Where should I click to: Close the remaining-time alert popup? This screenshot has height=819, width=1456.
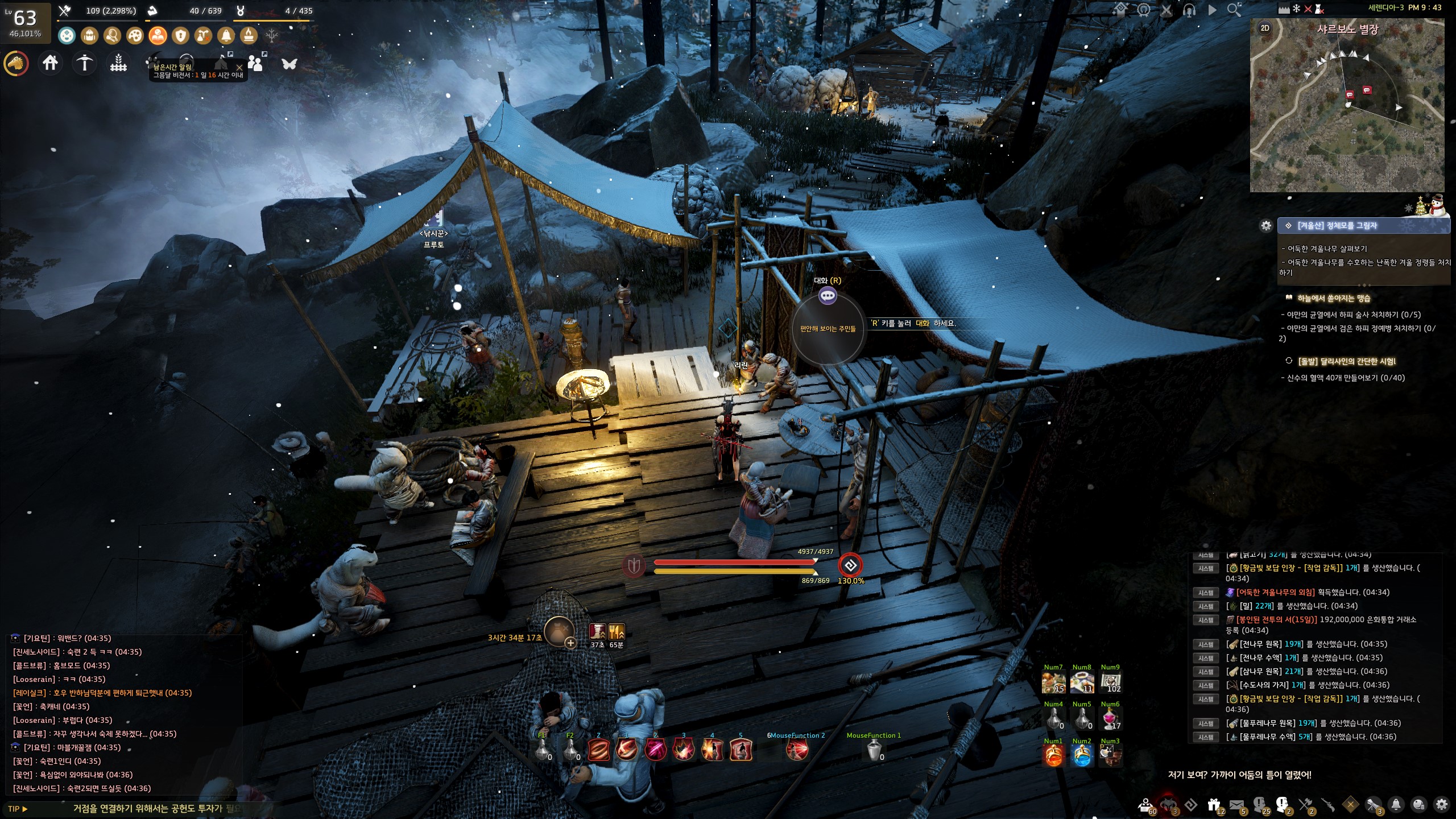(239, 67)
